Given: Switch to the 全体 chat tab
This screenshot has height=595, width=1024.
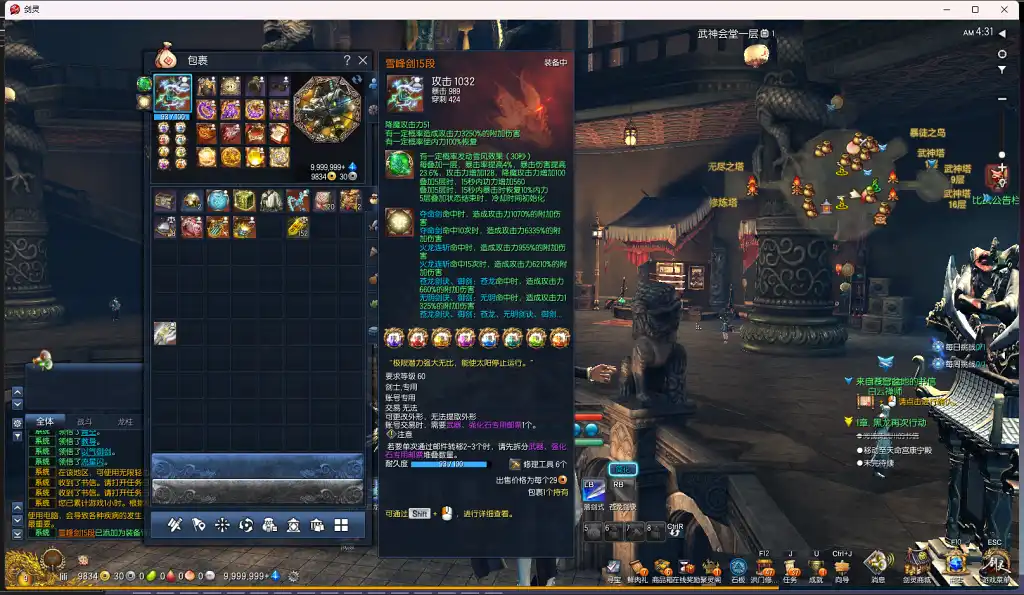Looking at the screenshot, I should (45, 422).
